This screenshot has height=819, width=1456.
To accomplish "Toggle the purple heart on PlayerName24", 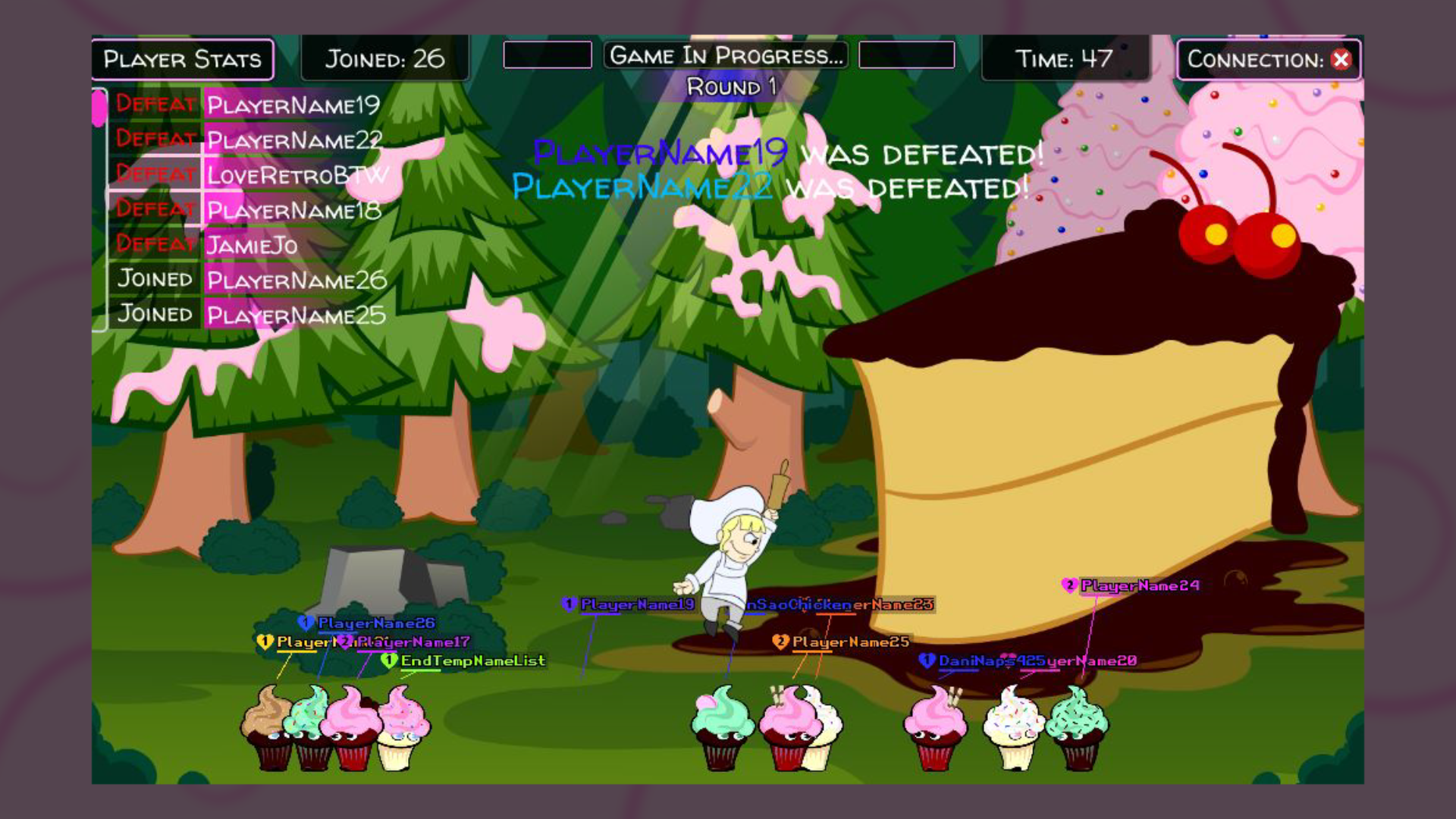I will click(1070, 585).
